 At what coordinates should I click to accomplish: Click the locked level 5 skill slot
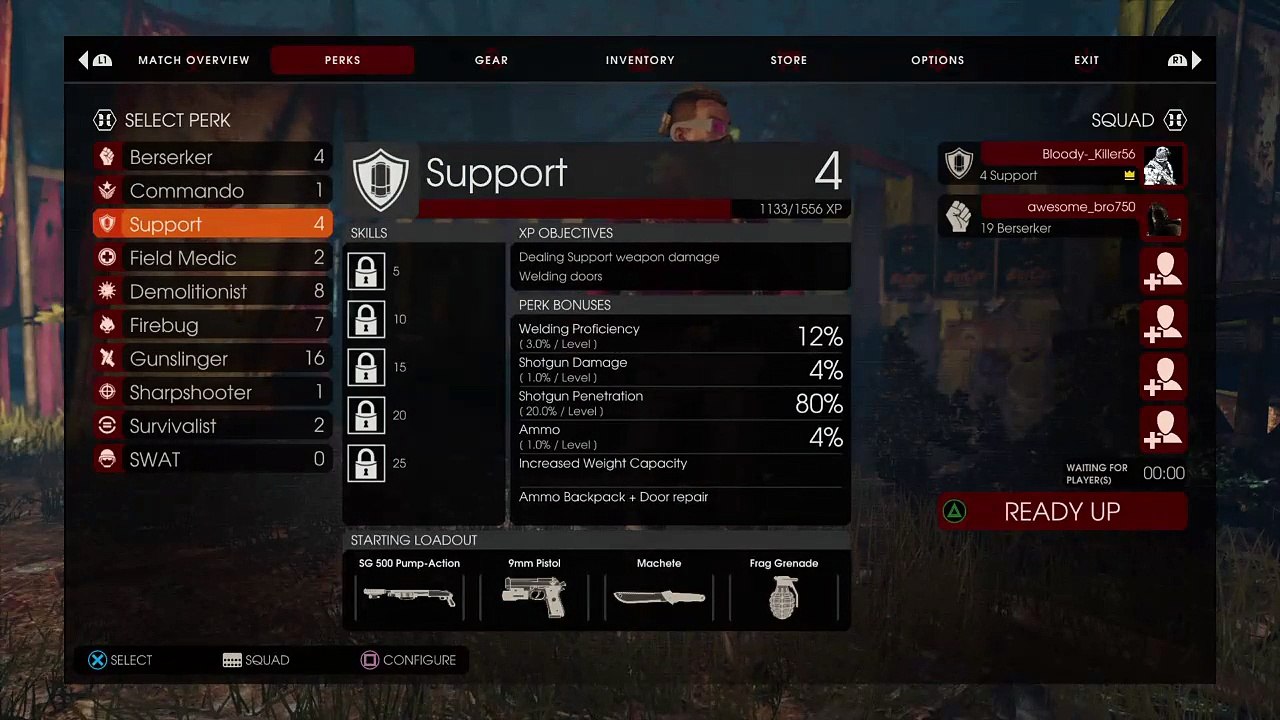366,272
